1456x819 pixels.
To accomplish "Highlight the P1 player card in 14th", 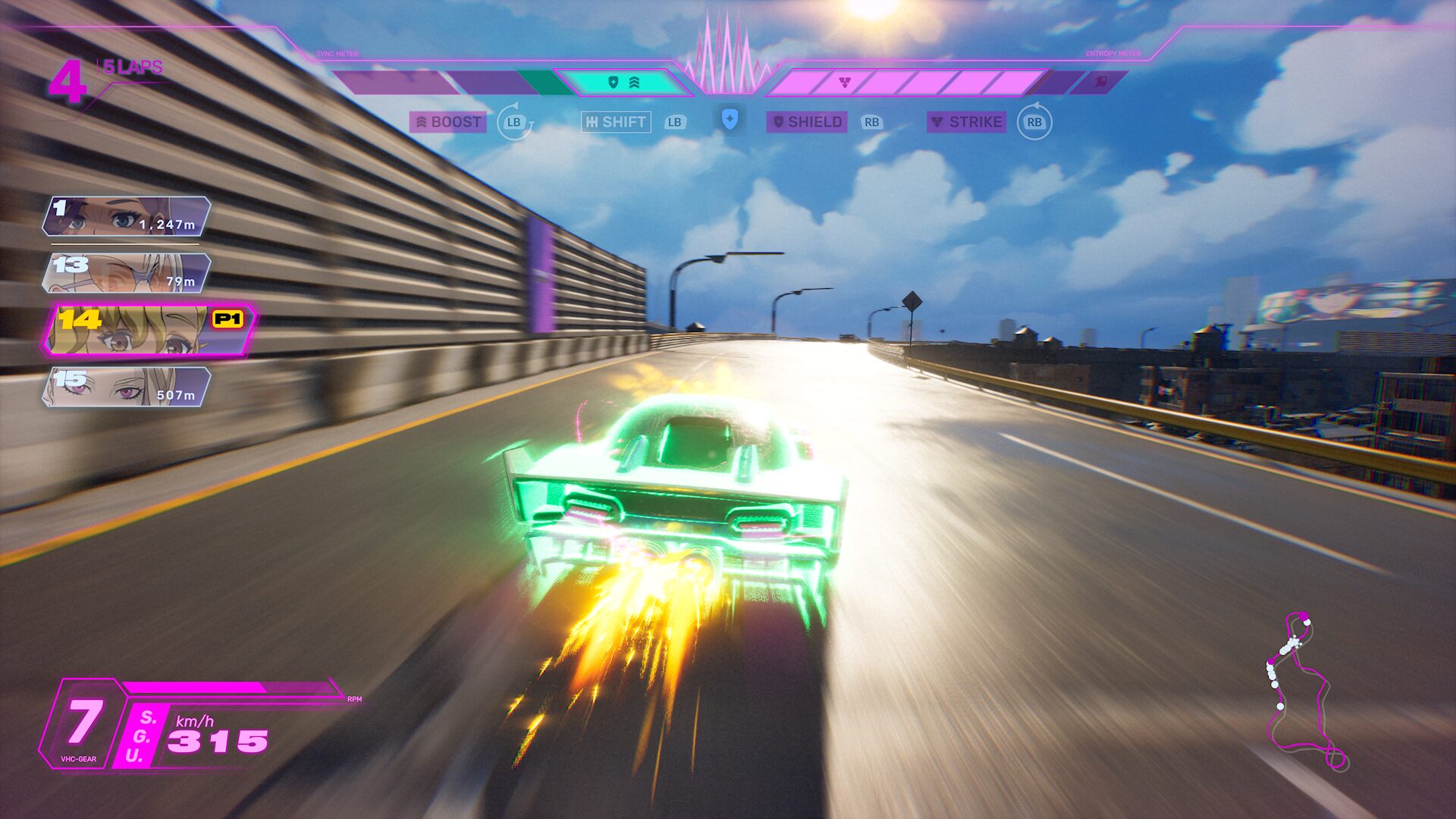I will point(149,331).
